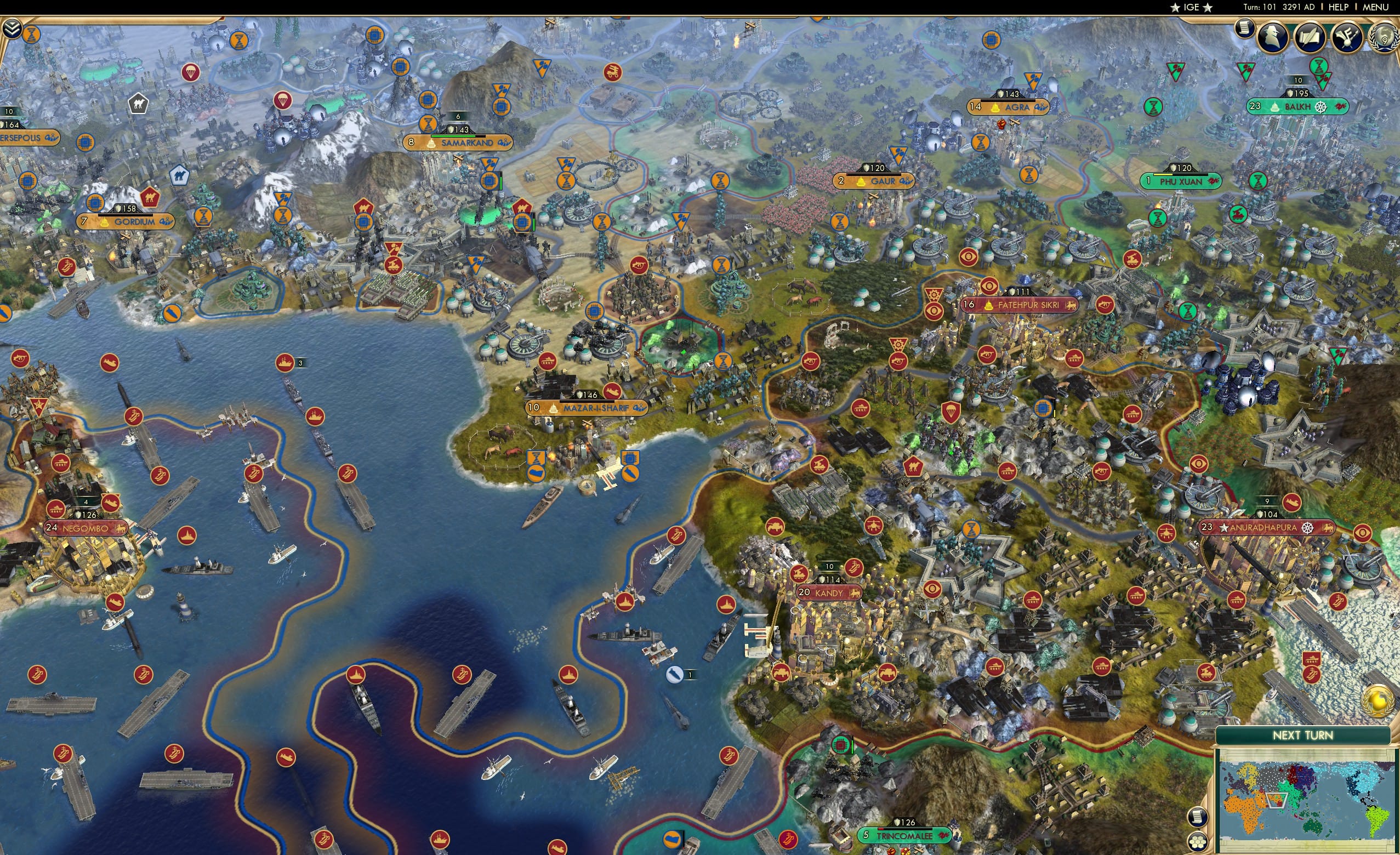Open the HELP screen
The height and width of the screenshot is (855, 1400).
tap(1339, 7)
